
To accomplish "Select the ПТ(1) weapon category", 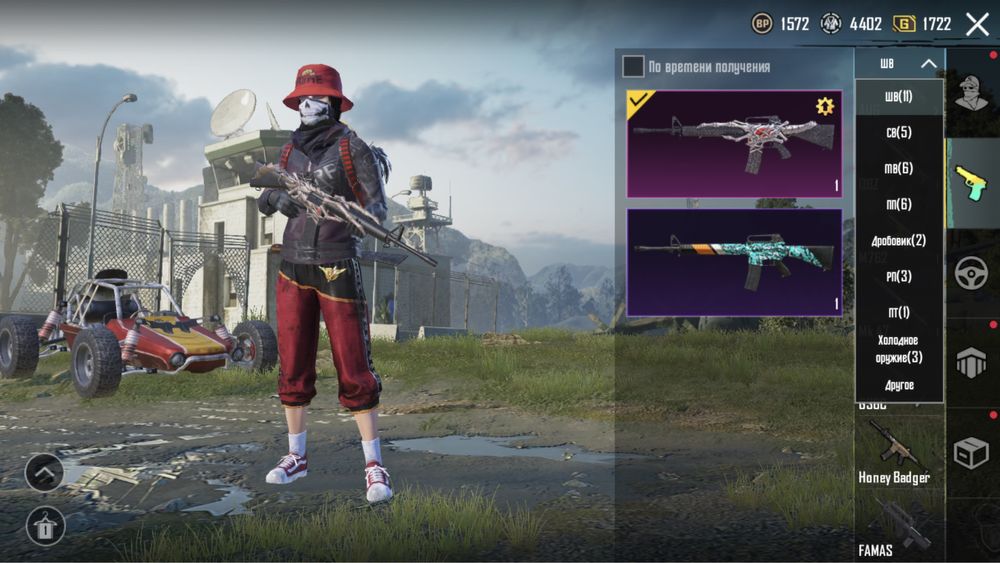I will tap(899, 313).
